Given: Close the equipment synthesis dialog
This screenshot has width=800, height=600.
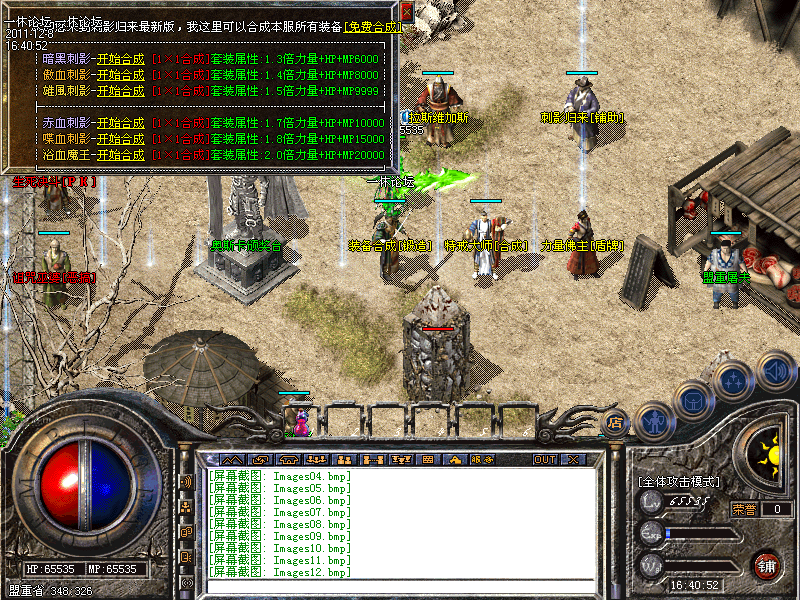Looking at the screenshot, I should (x=406, y=12).
